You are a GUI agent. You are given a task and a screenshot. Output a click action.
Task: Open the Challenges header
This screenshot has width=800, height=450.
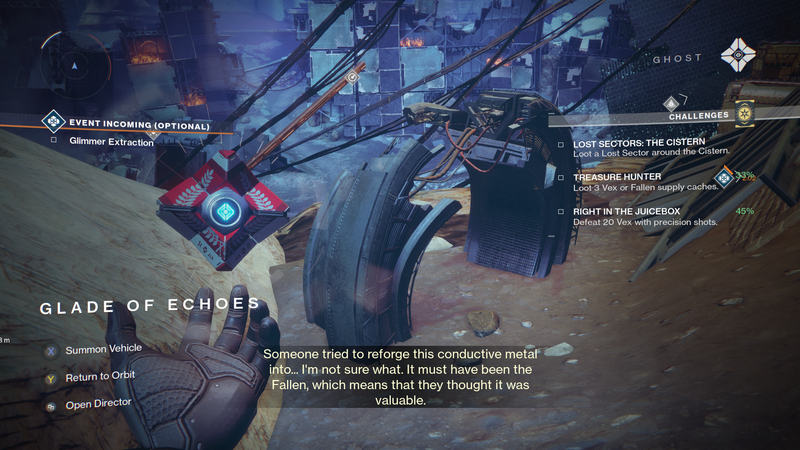tap(697, 116)
